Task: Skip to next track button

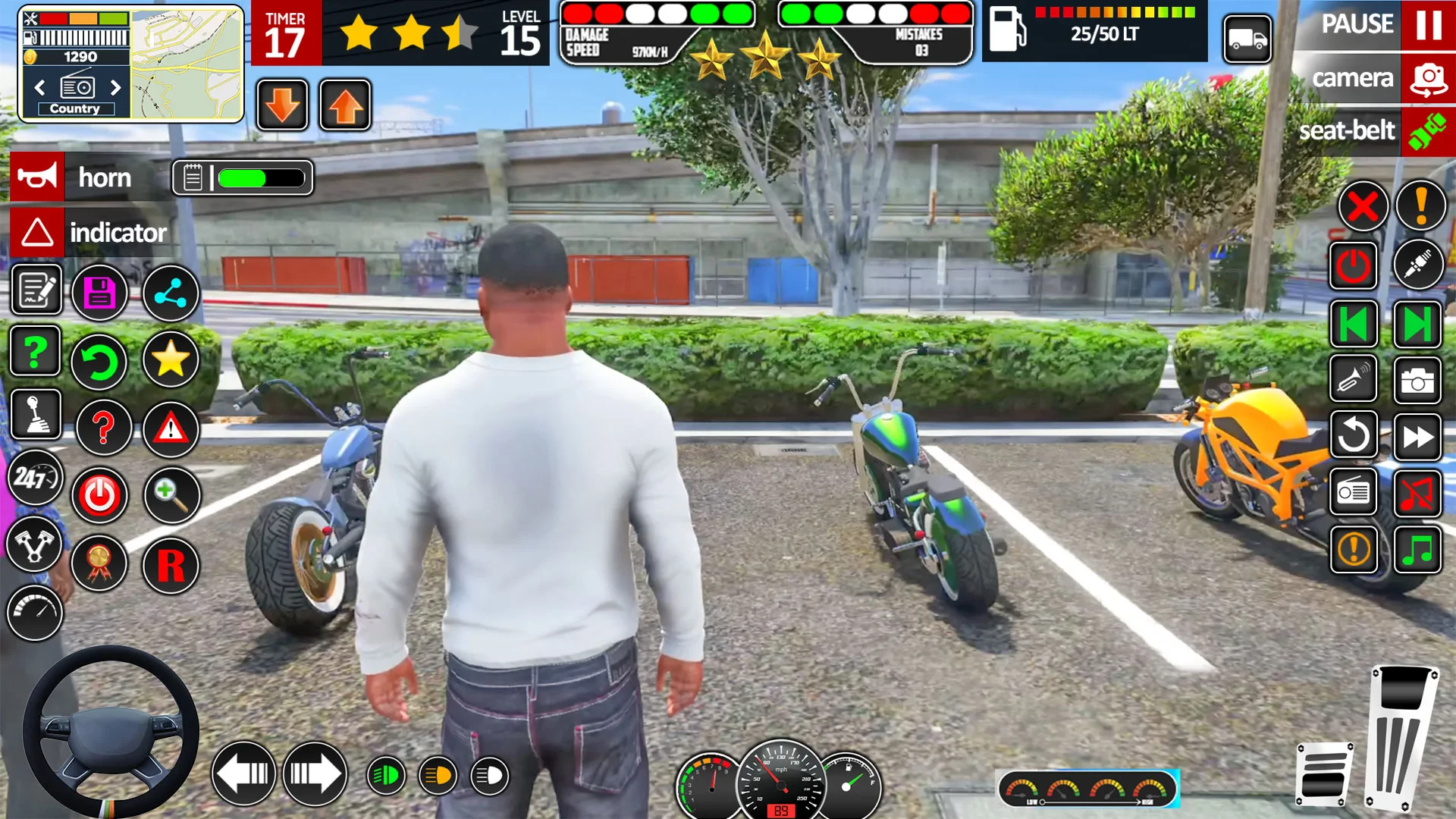Action: [1417, 325]
